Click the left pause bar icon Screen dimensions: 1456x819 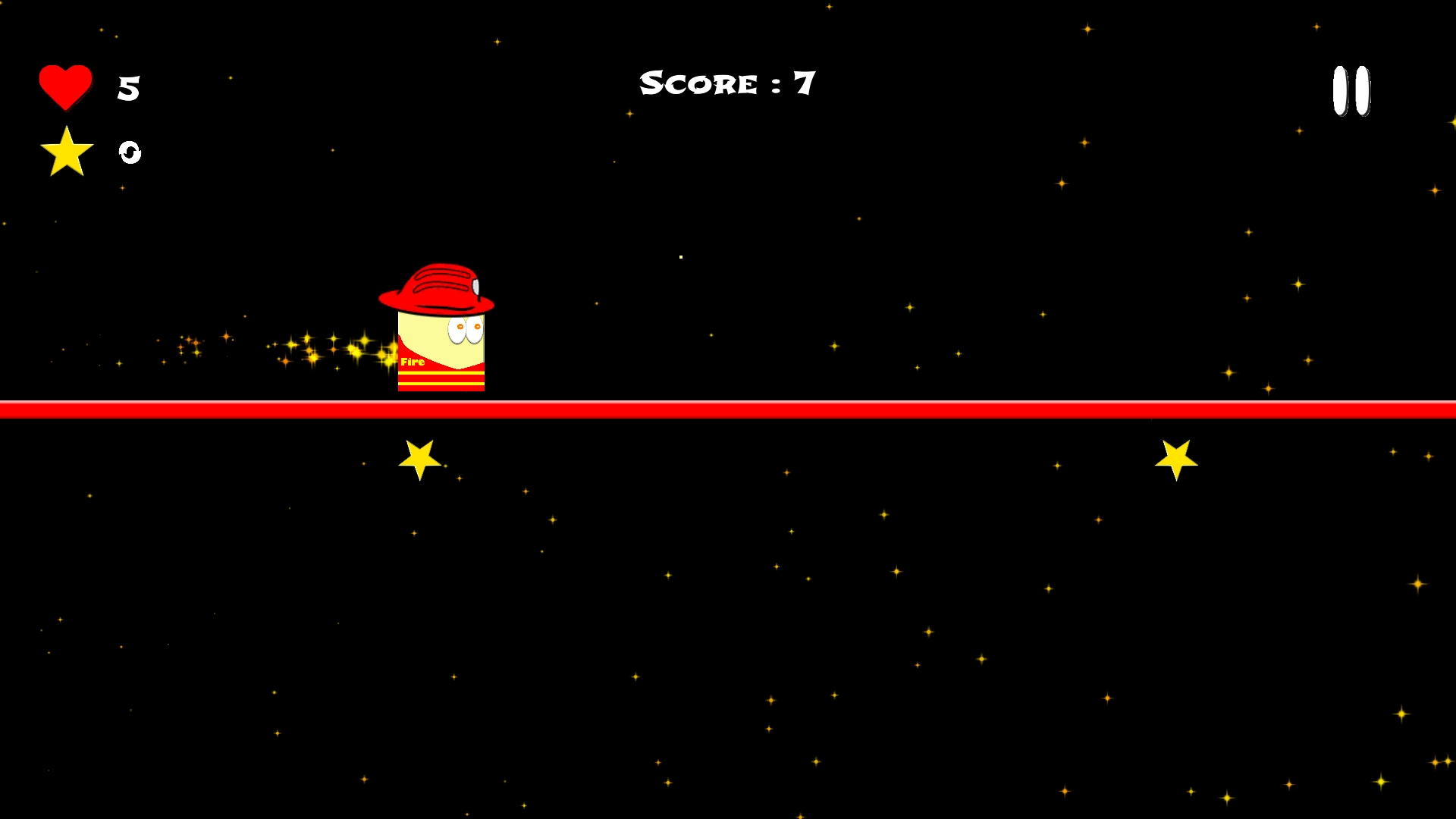coord(1338,90)
